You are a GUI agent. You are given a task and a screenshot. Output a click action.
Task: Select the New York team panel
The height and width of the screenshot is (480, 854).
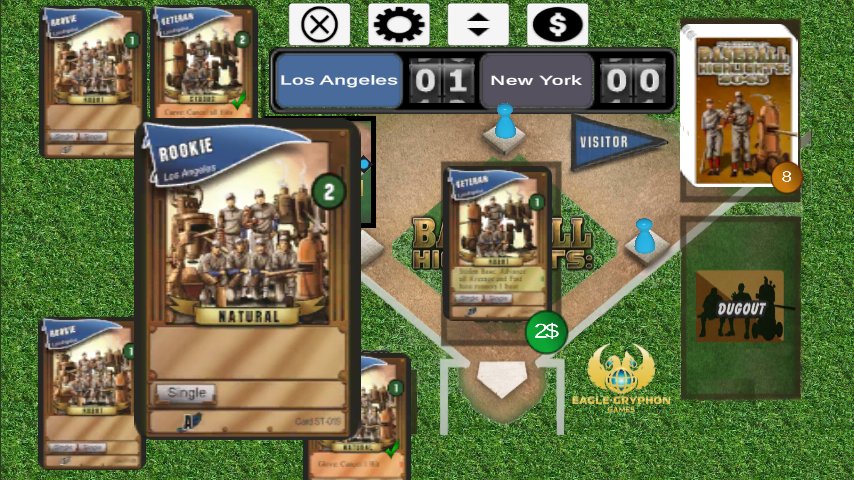536,81
